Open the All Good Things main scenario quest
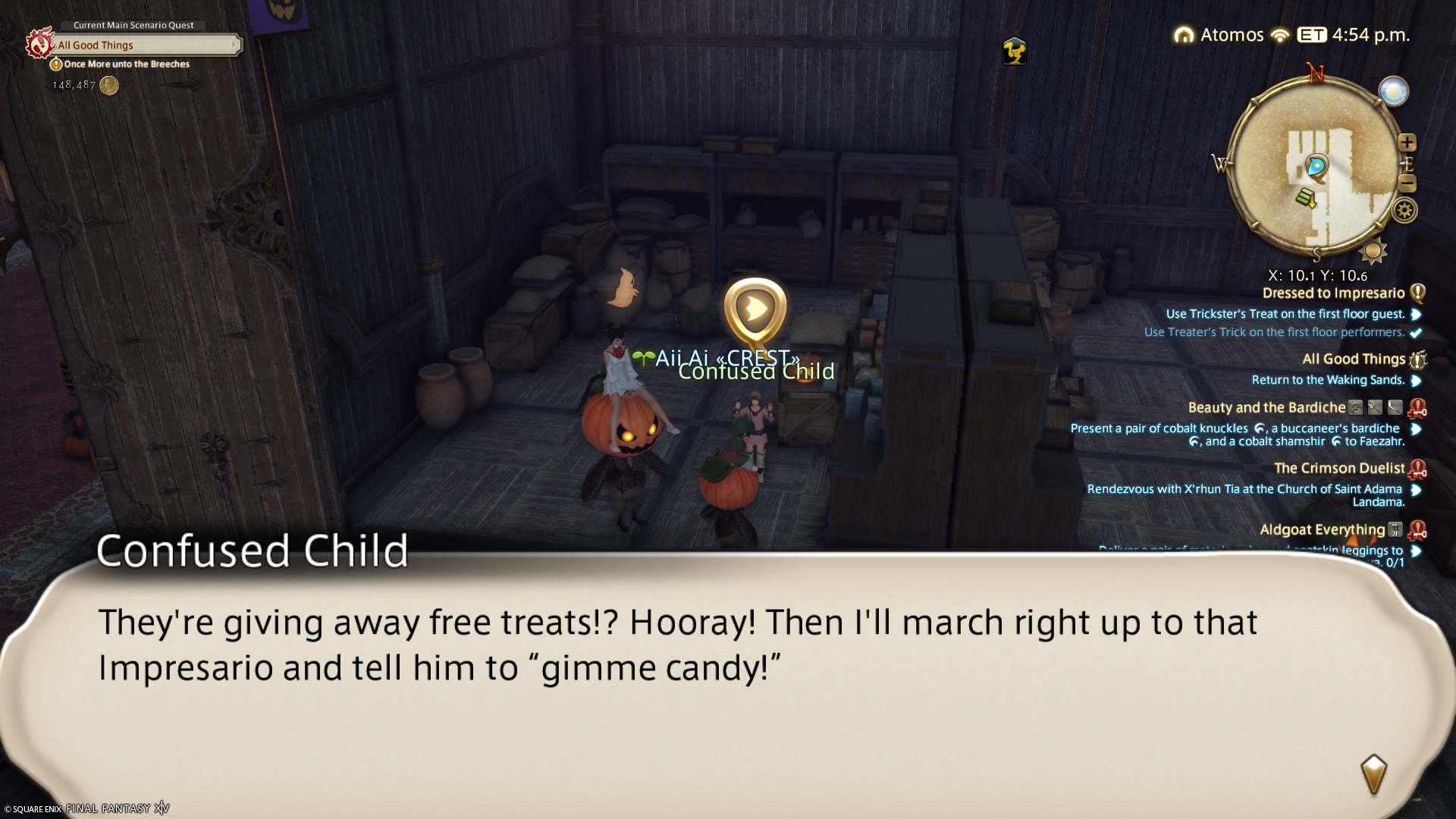Image resolution: width=1456 pixels, height=819 pixels. [x=144, y=45]
